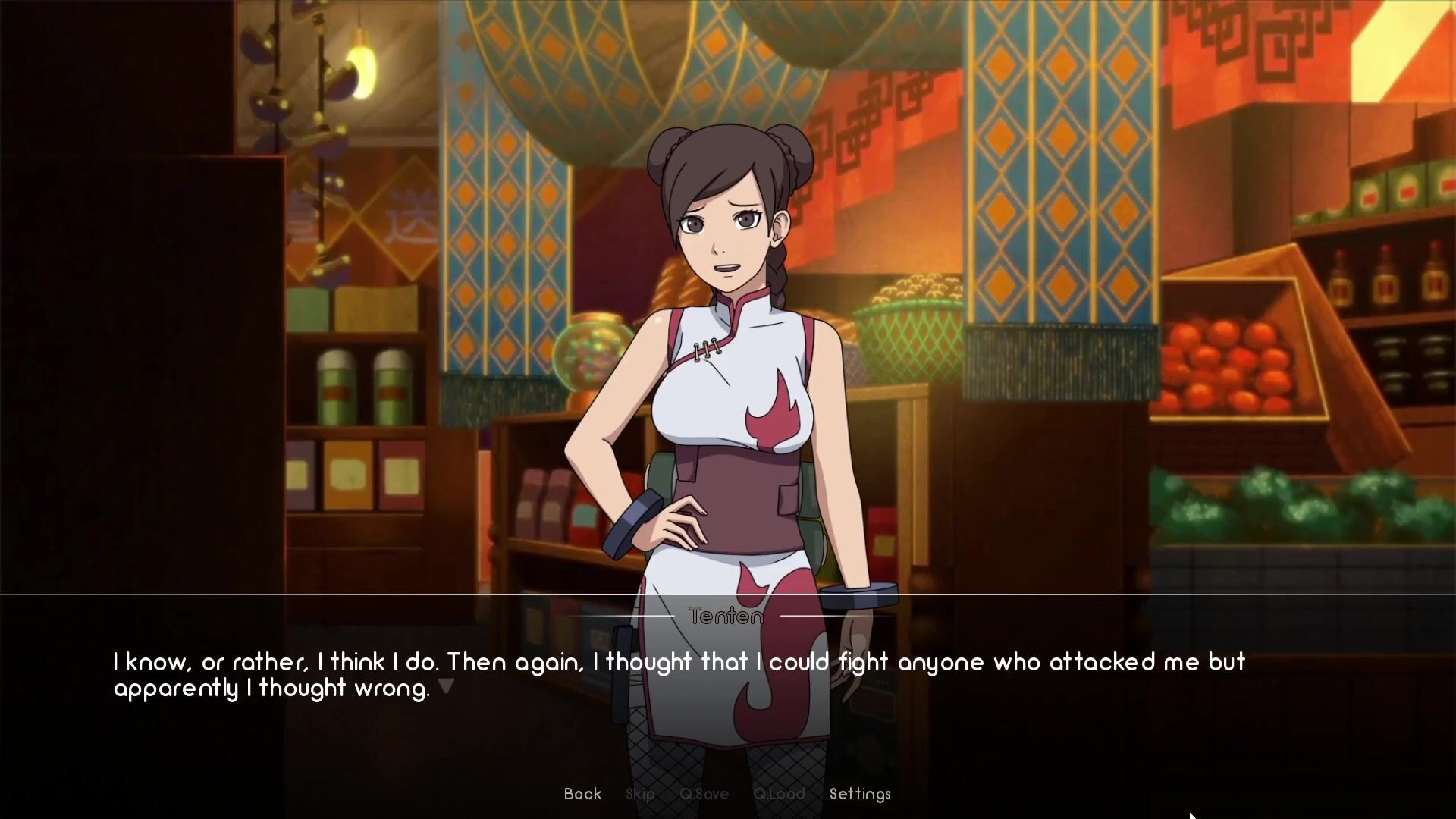Quick save with Q.Save
Viewport: 1456px width, 819px height.
coord(704,794)
